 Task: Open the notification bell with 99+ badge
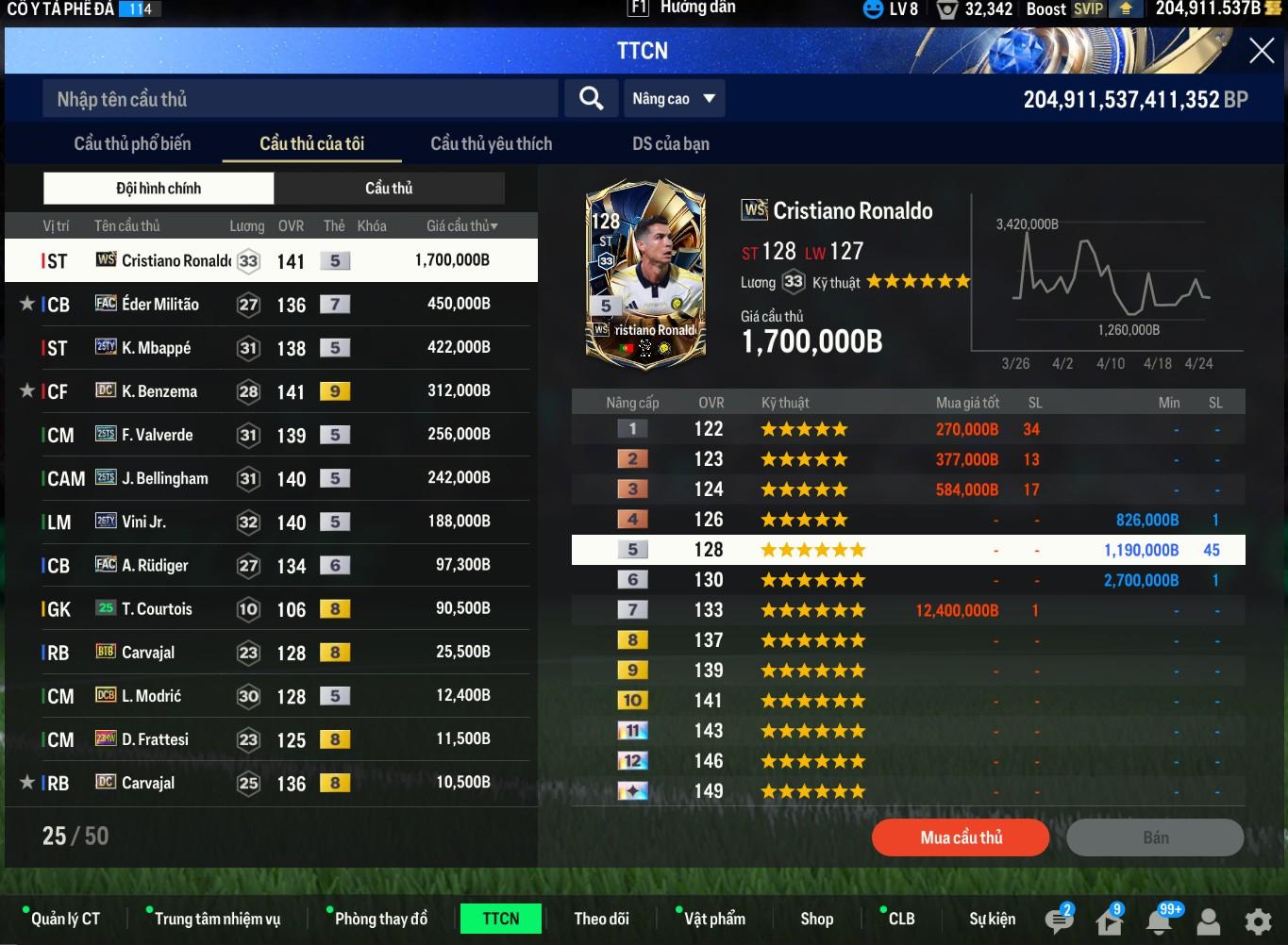click(x=1160, y=920)
